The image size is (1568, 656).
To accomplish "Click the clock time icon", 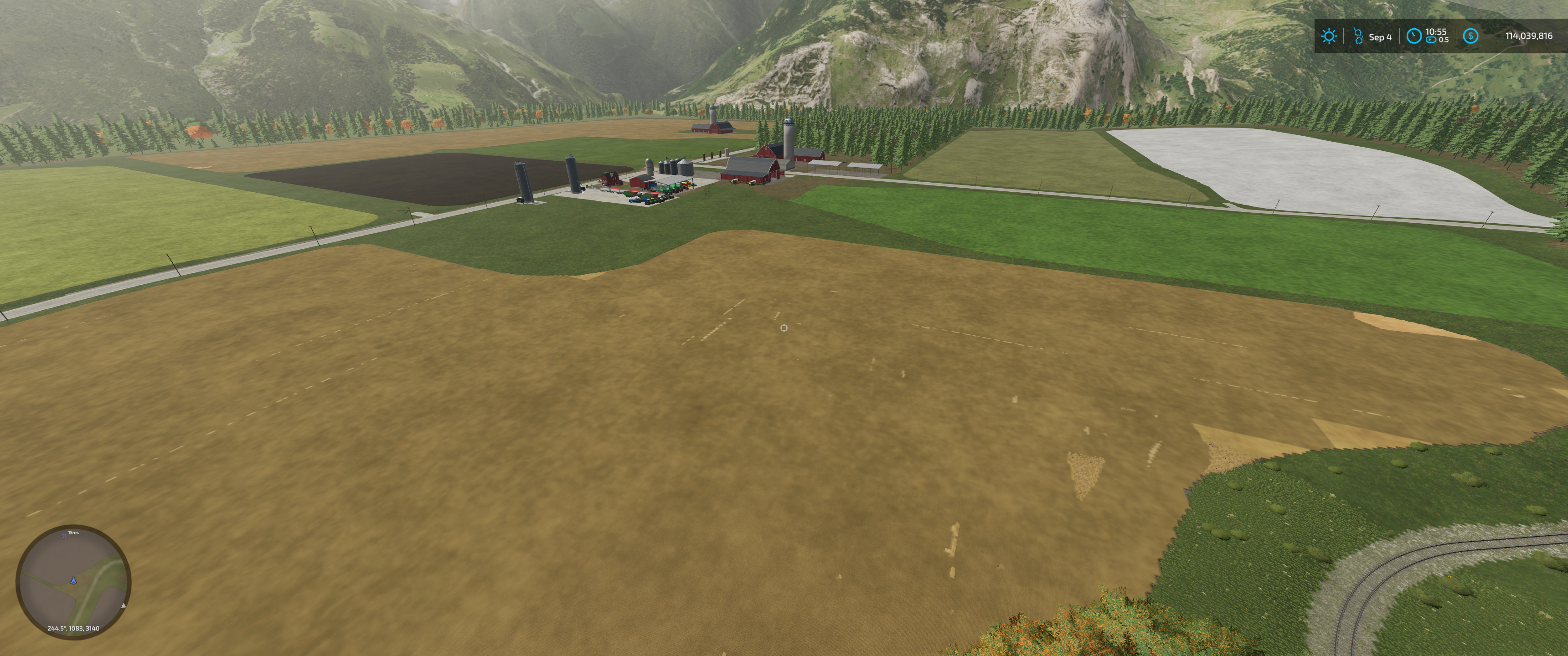I will 1414,36.
